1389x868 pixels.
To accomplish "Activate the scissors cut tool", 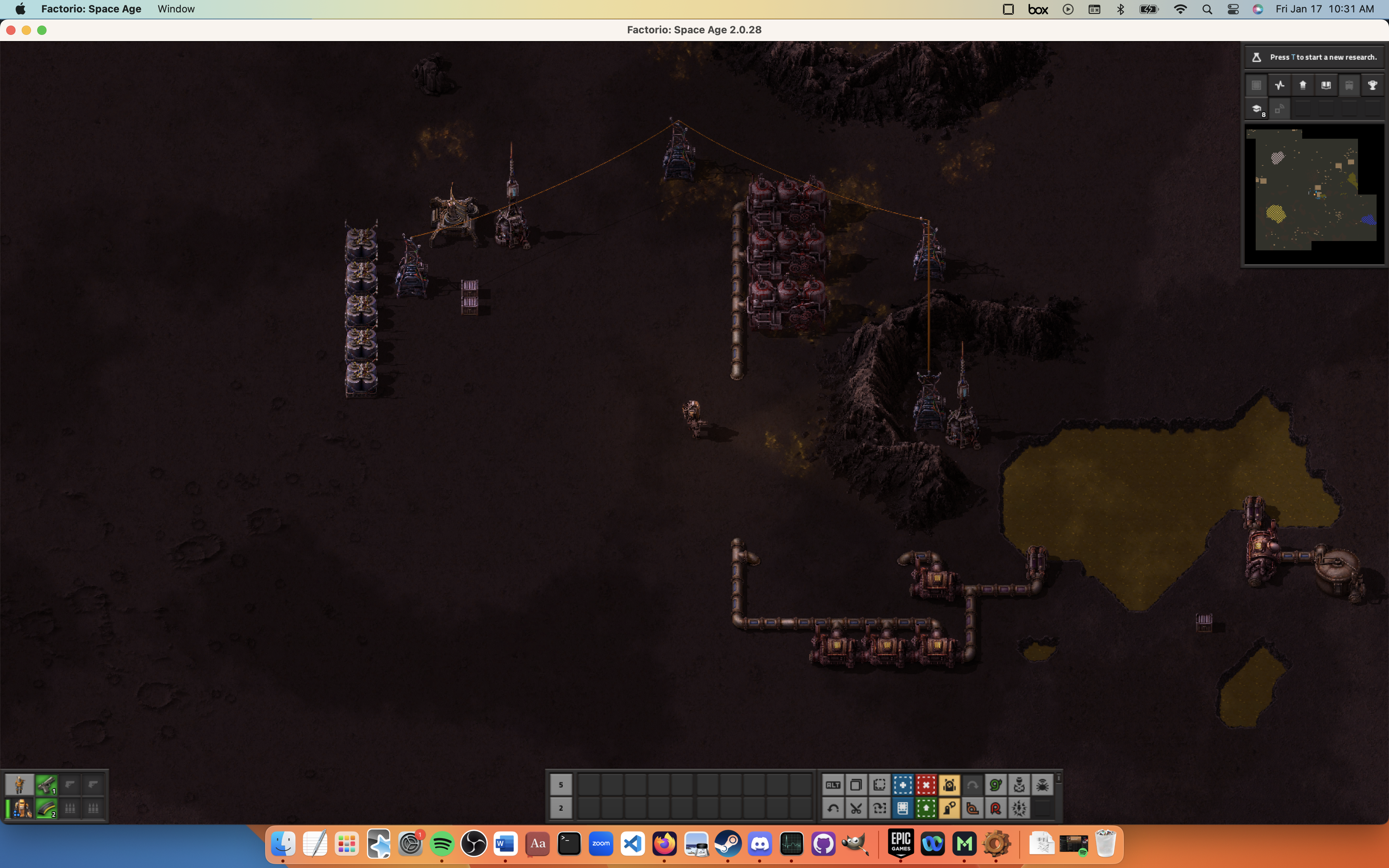I will tap(856, 808).
